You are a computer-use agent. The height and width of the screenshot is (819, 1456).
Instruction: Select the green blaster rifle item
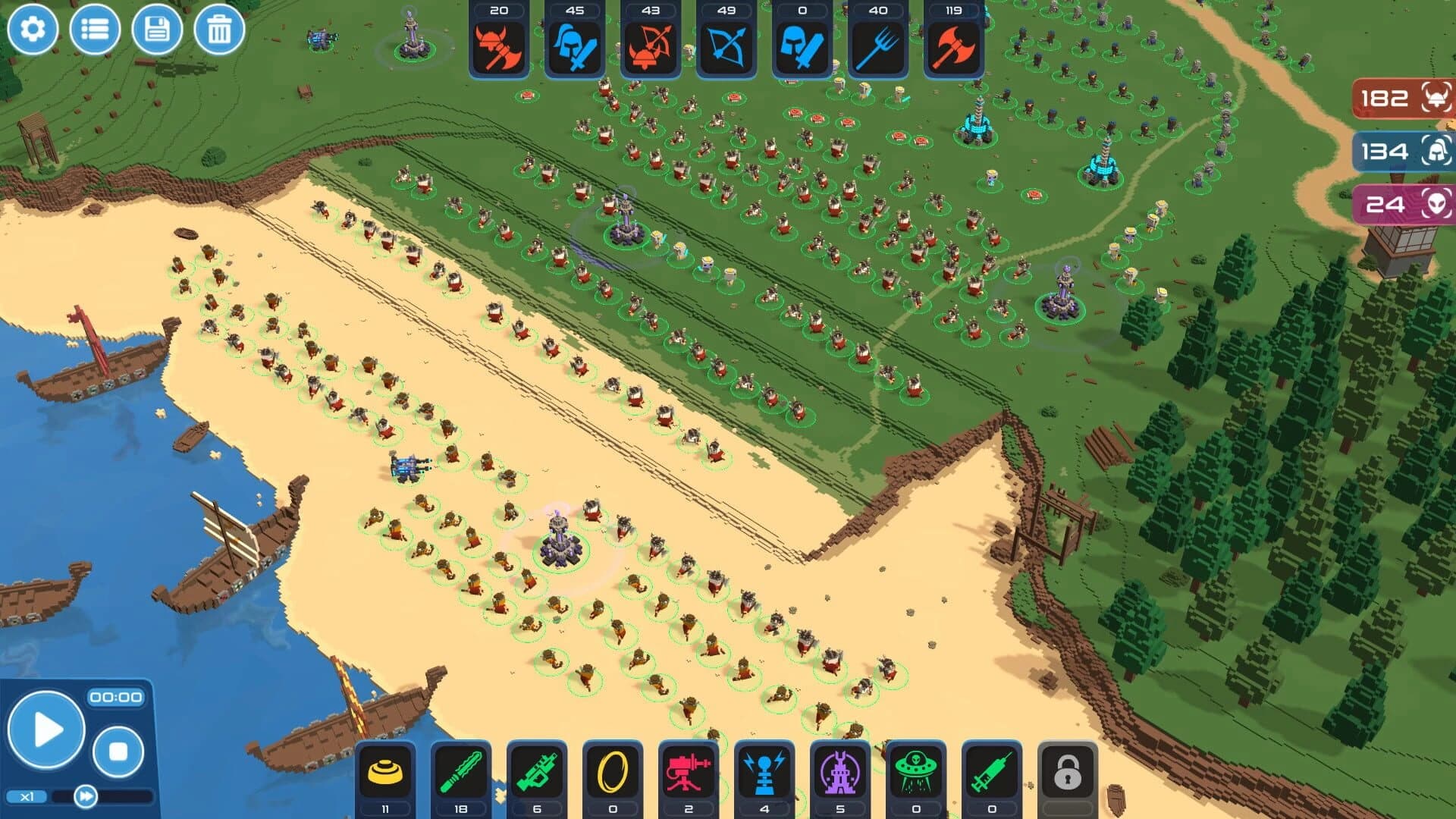tap(535, 770)
